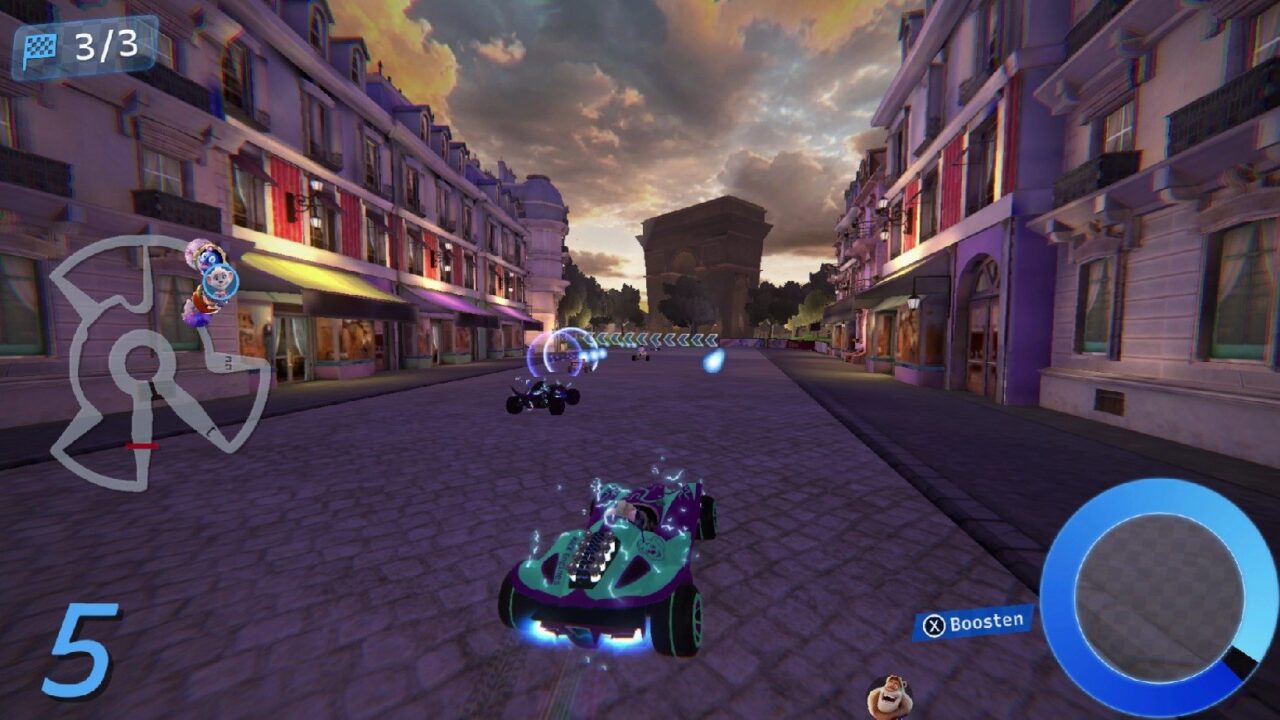Select the bearded character portrait icon
Screen dimensions: 1280x720
point(887,696)
